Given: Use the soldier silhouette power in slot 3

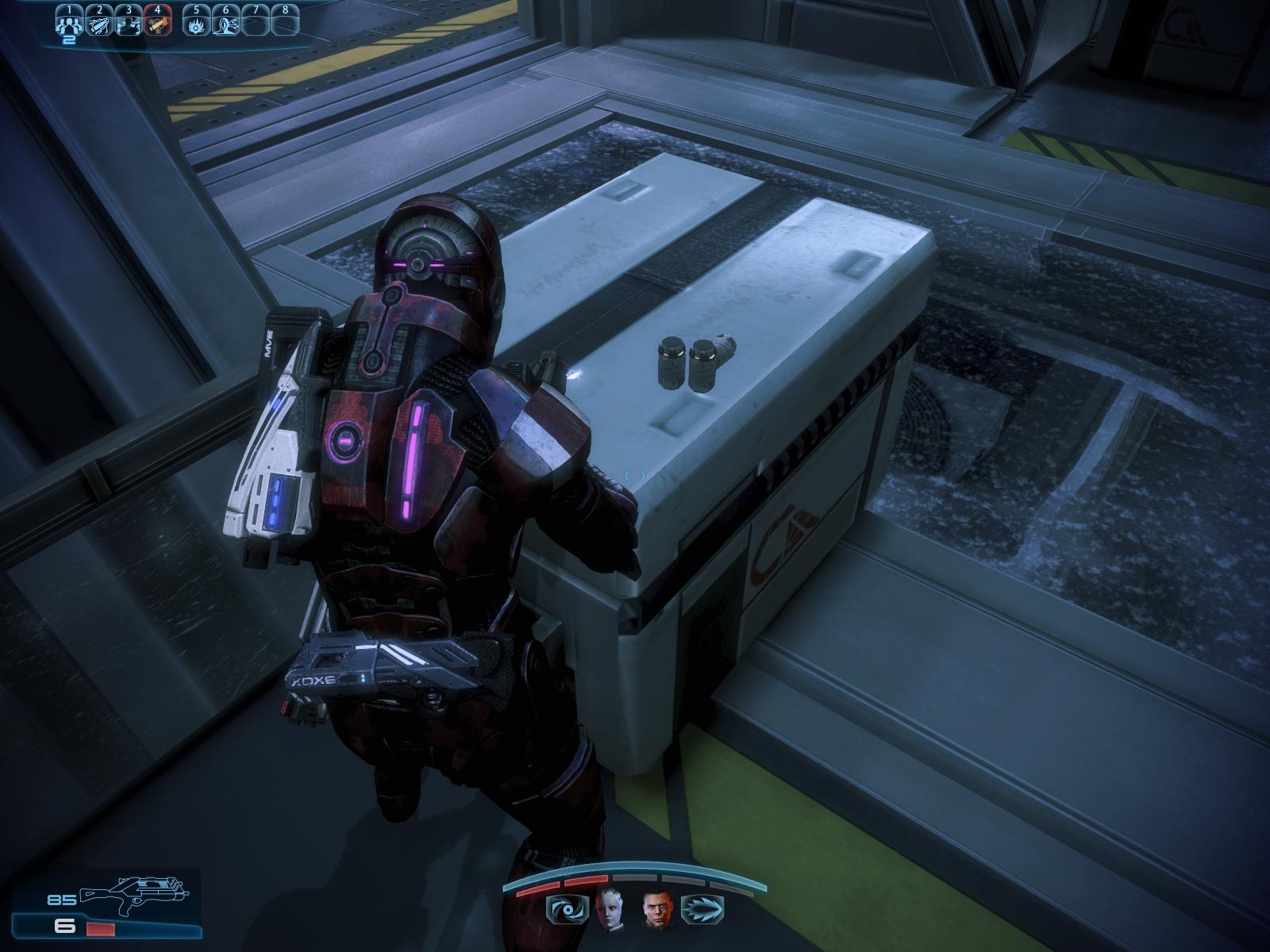Looking at the screenshot, I should click(x=128, y=25).
